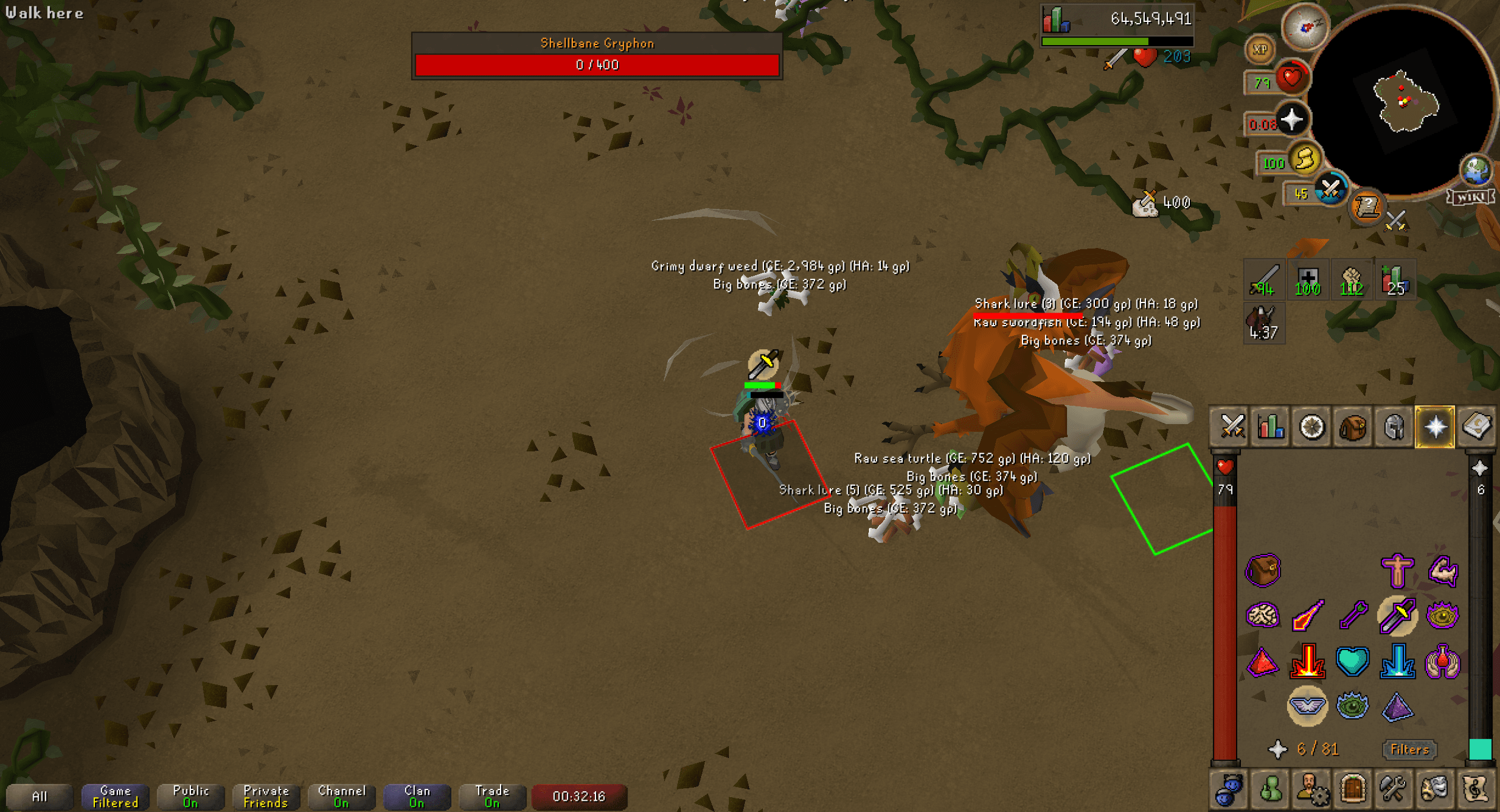1500x812 pixels.
Task: Open the Wiki lookup banner
Action: [x=1470, y=196]
